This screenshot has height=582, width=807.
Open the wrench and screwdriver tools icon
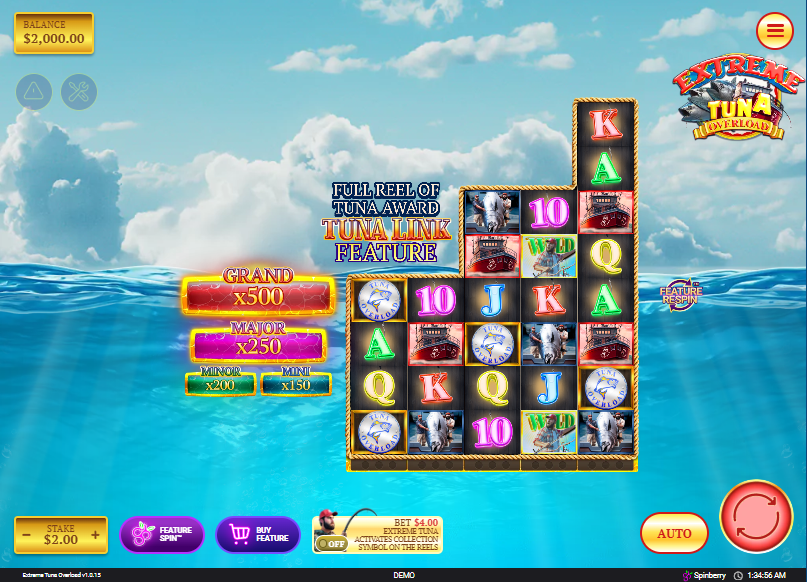79,92
